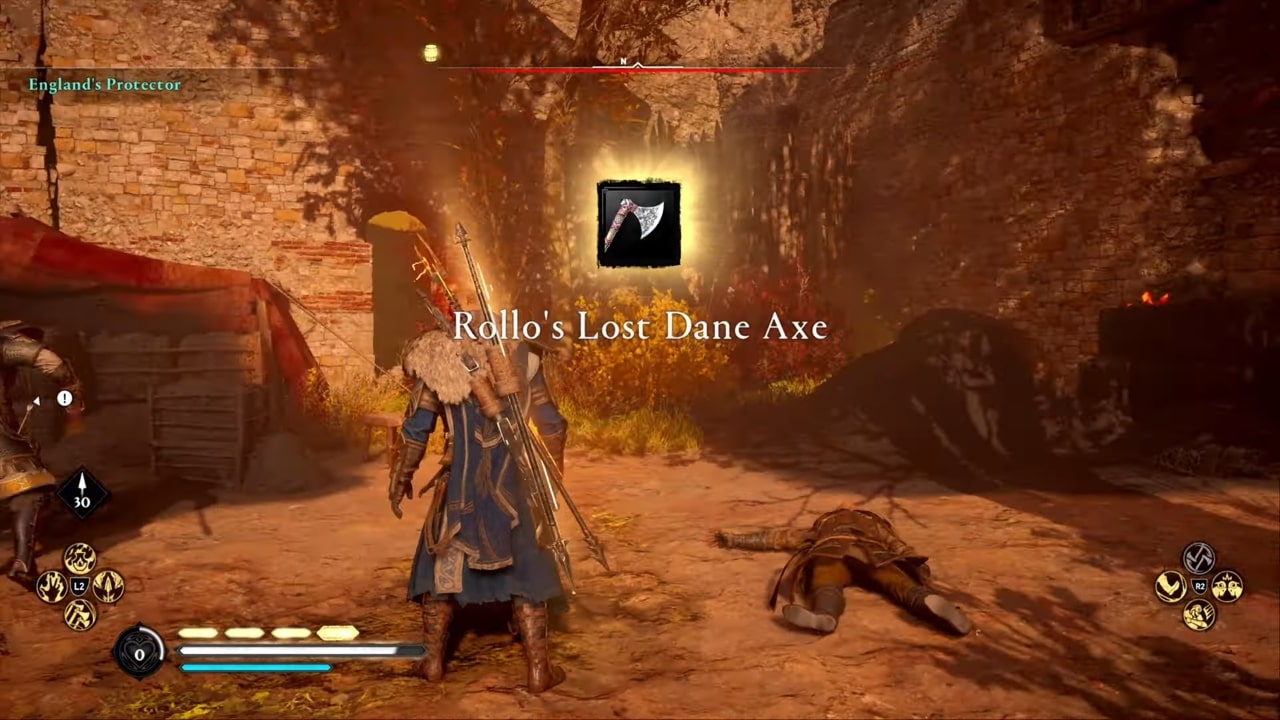Select the arrow-tip ability right of L2
Screen dimensions: 1280x720
108,585
